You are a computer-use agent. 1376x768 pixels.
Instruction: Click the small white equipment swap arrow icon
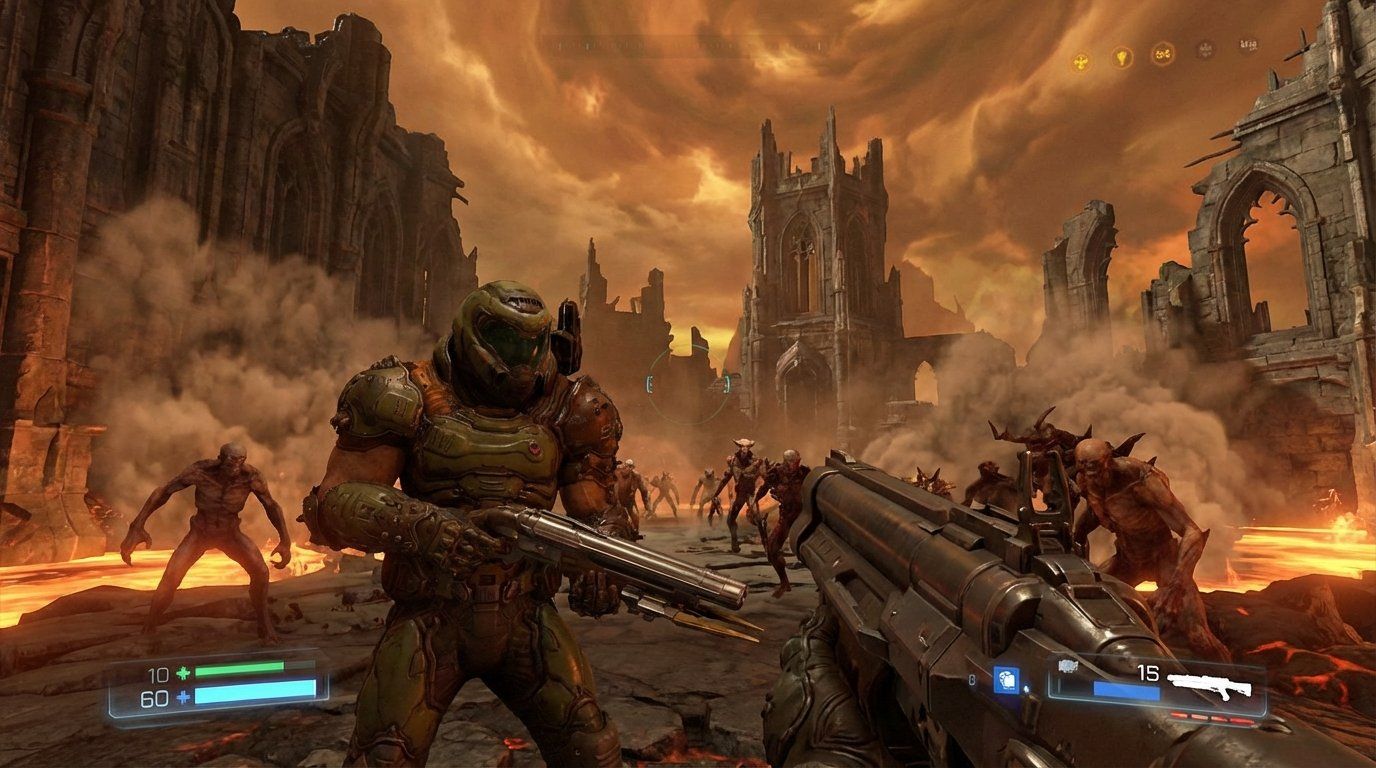[x=1025, y=688]
